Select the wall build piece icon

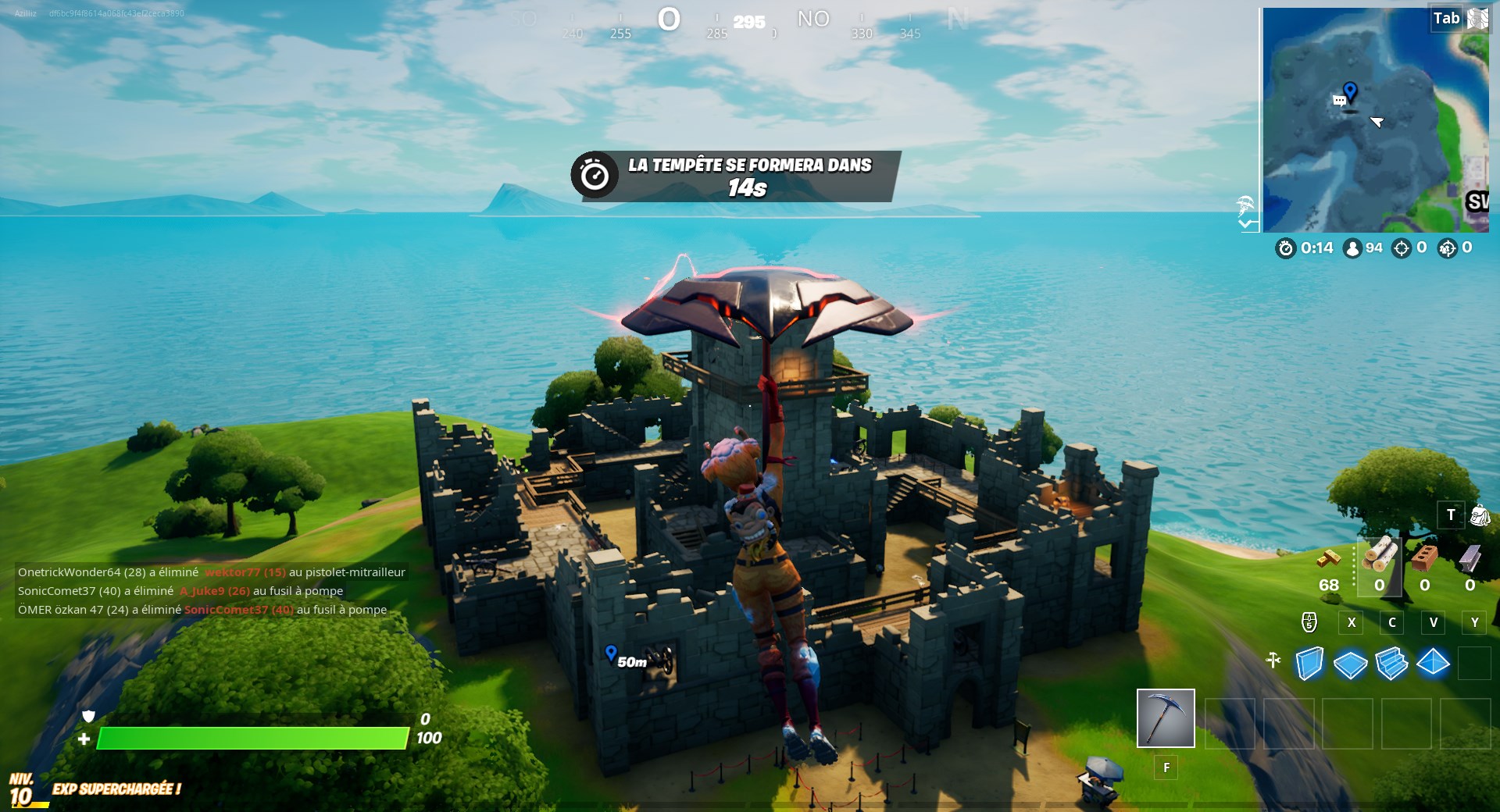1309,664
